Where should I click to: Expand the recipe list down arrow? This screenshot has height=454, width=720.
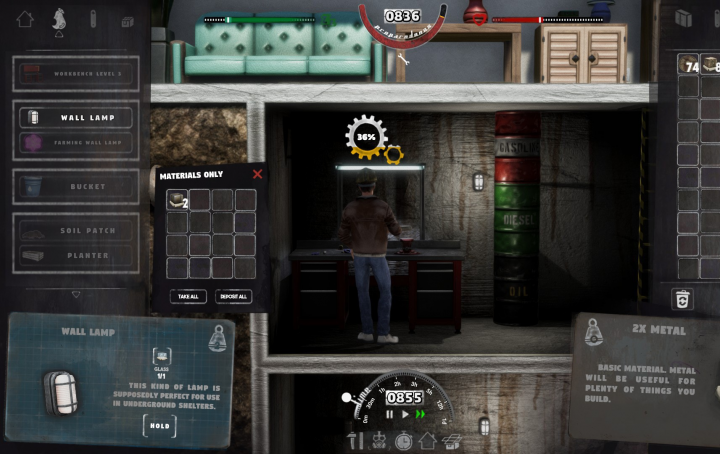click(76, 295)
